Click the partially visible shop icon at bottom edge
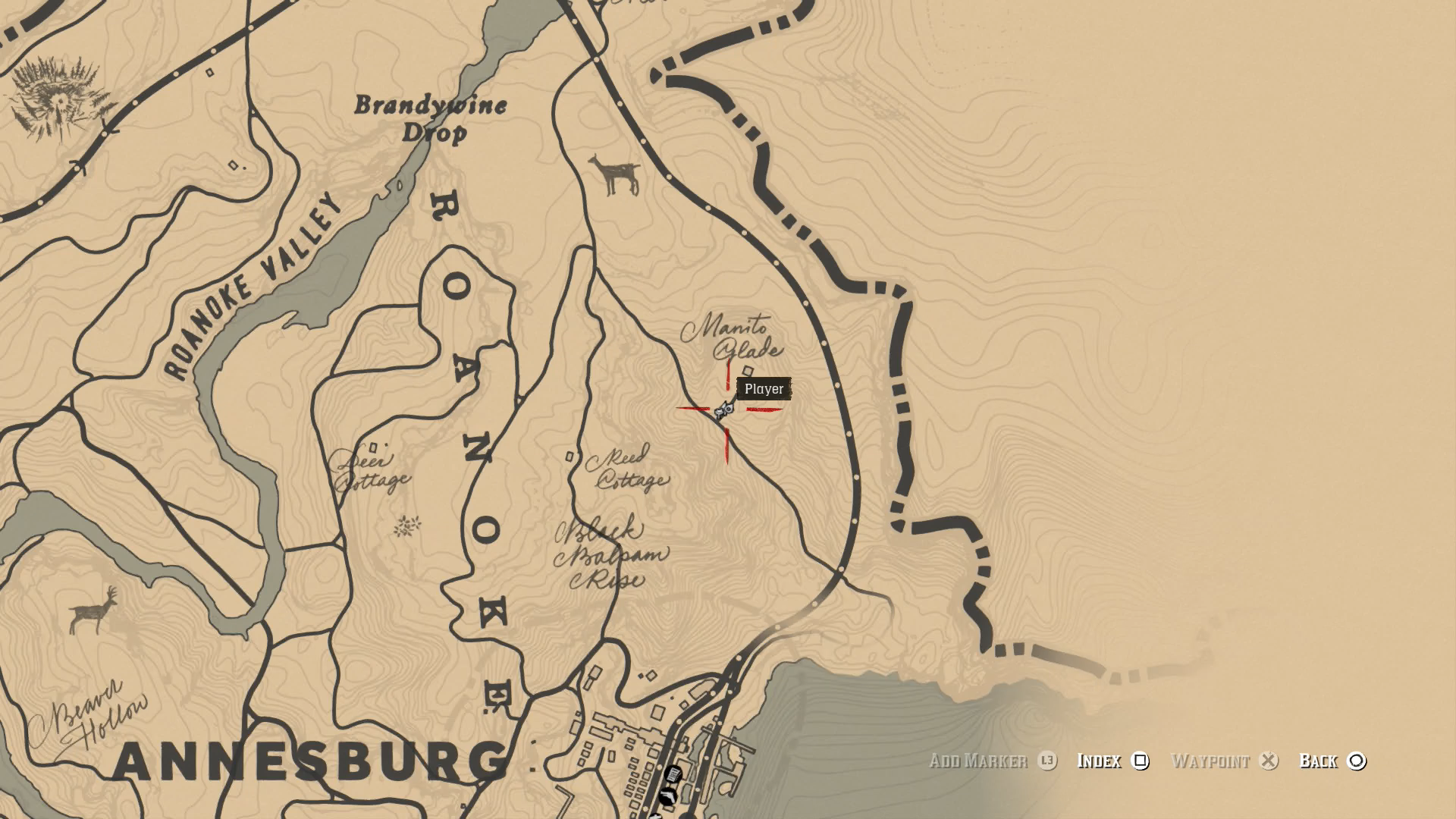 [x=655, y=816]
